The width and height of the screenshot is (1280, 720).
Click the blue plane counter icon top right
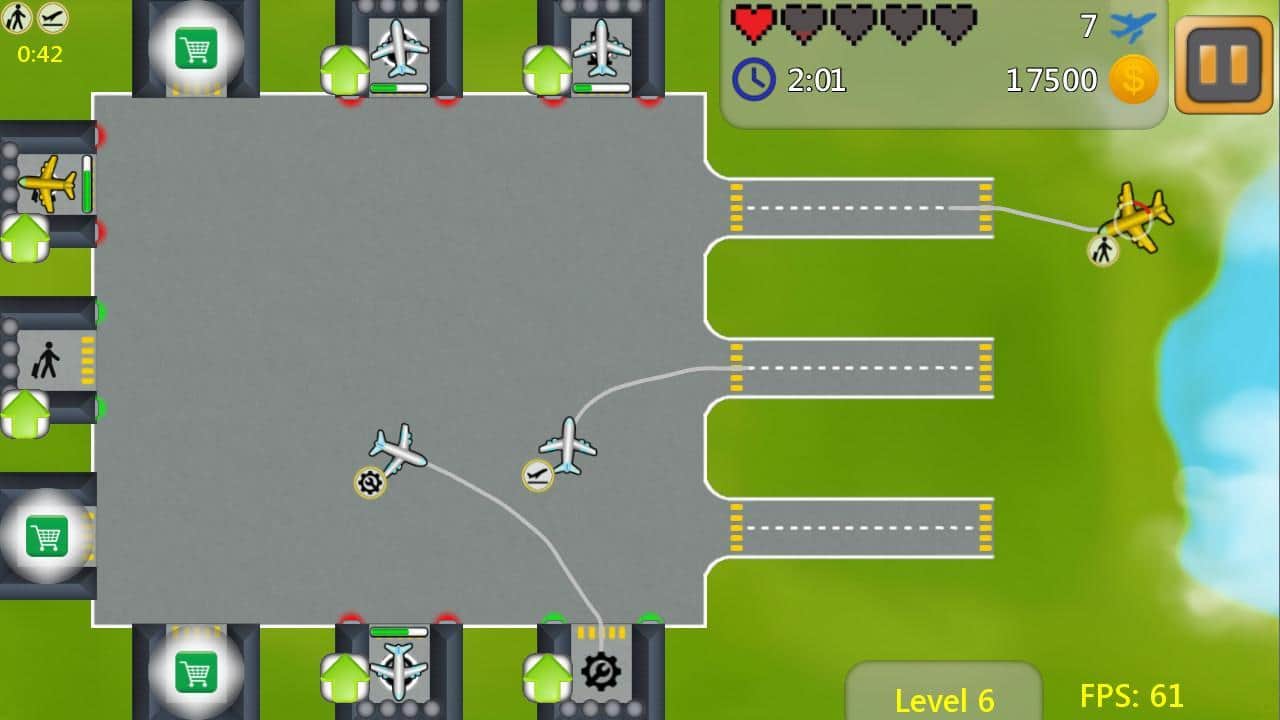coord(1130,27)
